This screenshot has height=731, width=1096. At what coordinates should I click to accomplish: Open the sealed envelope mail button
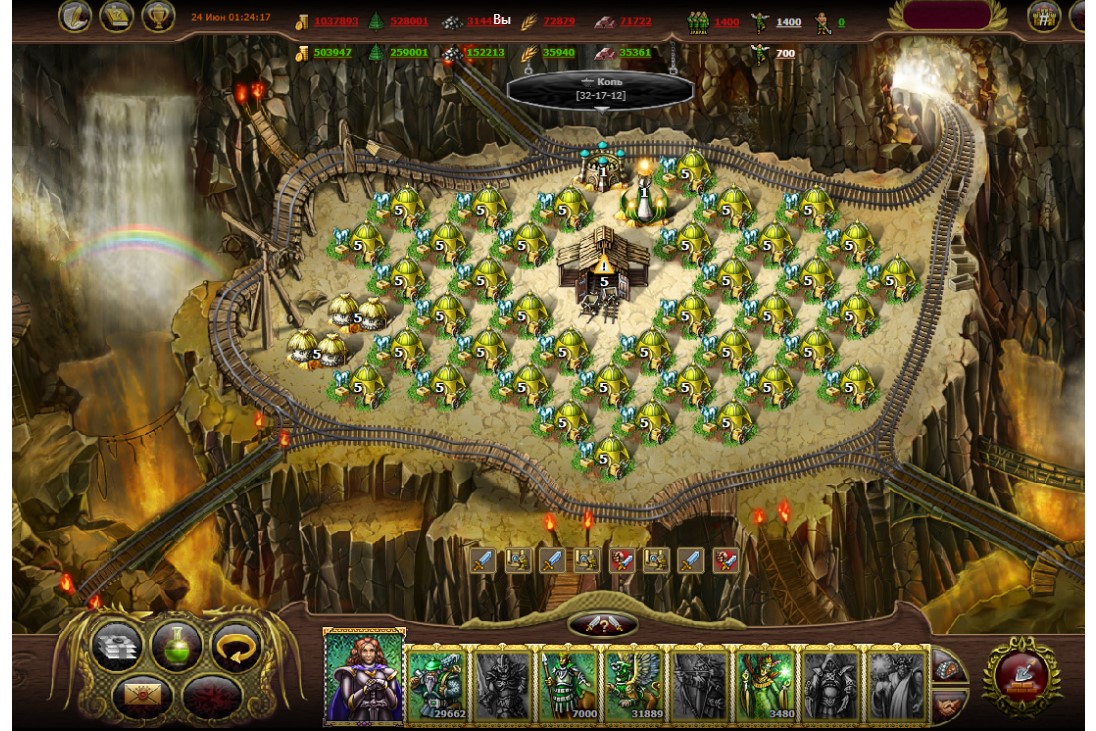coord(142,692)
